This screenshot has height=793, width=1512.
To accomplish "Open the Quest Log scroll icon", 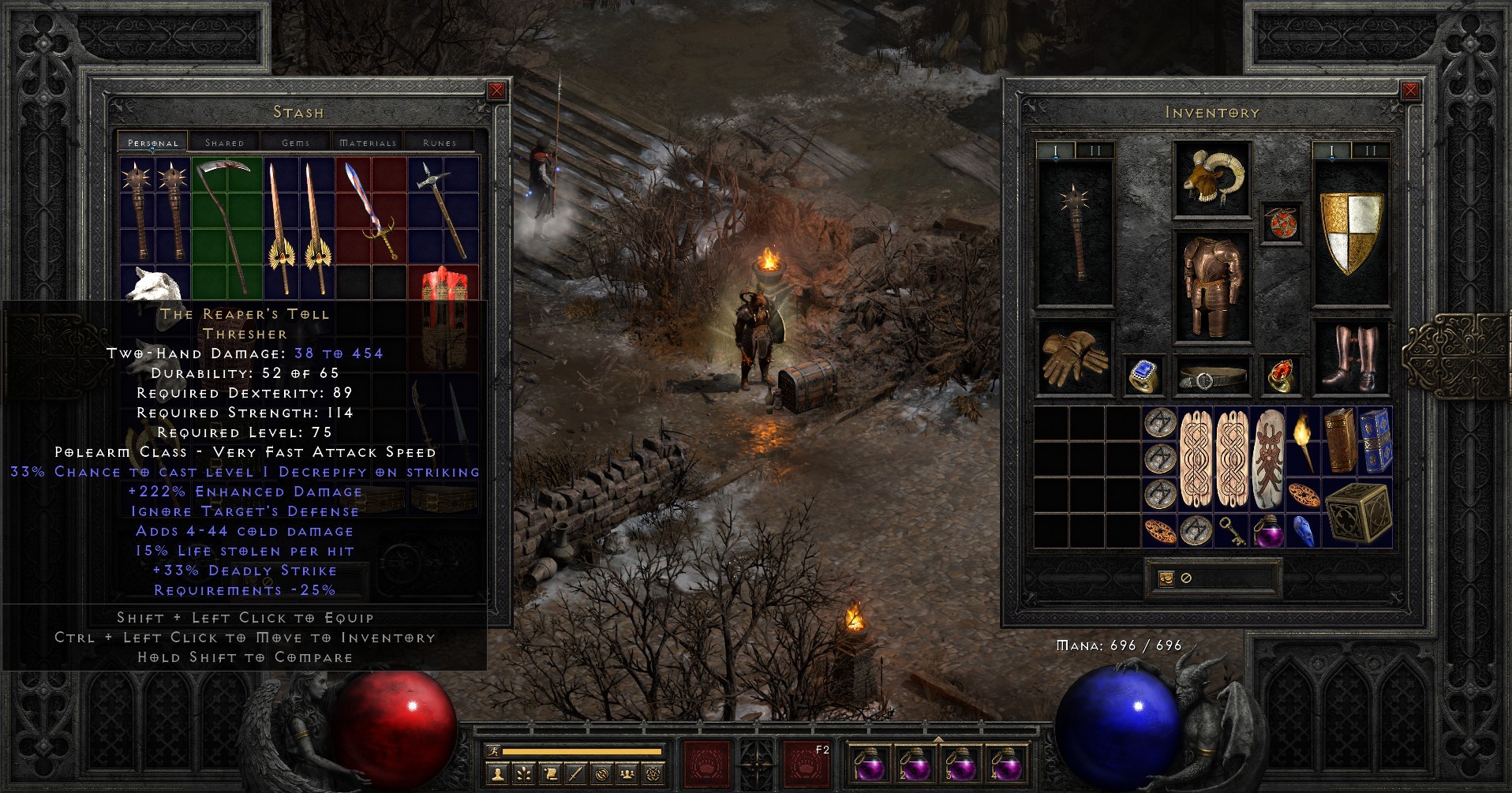I will (550, 773).
